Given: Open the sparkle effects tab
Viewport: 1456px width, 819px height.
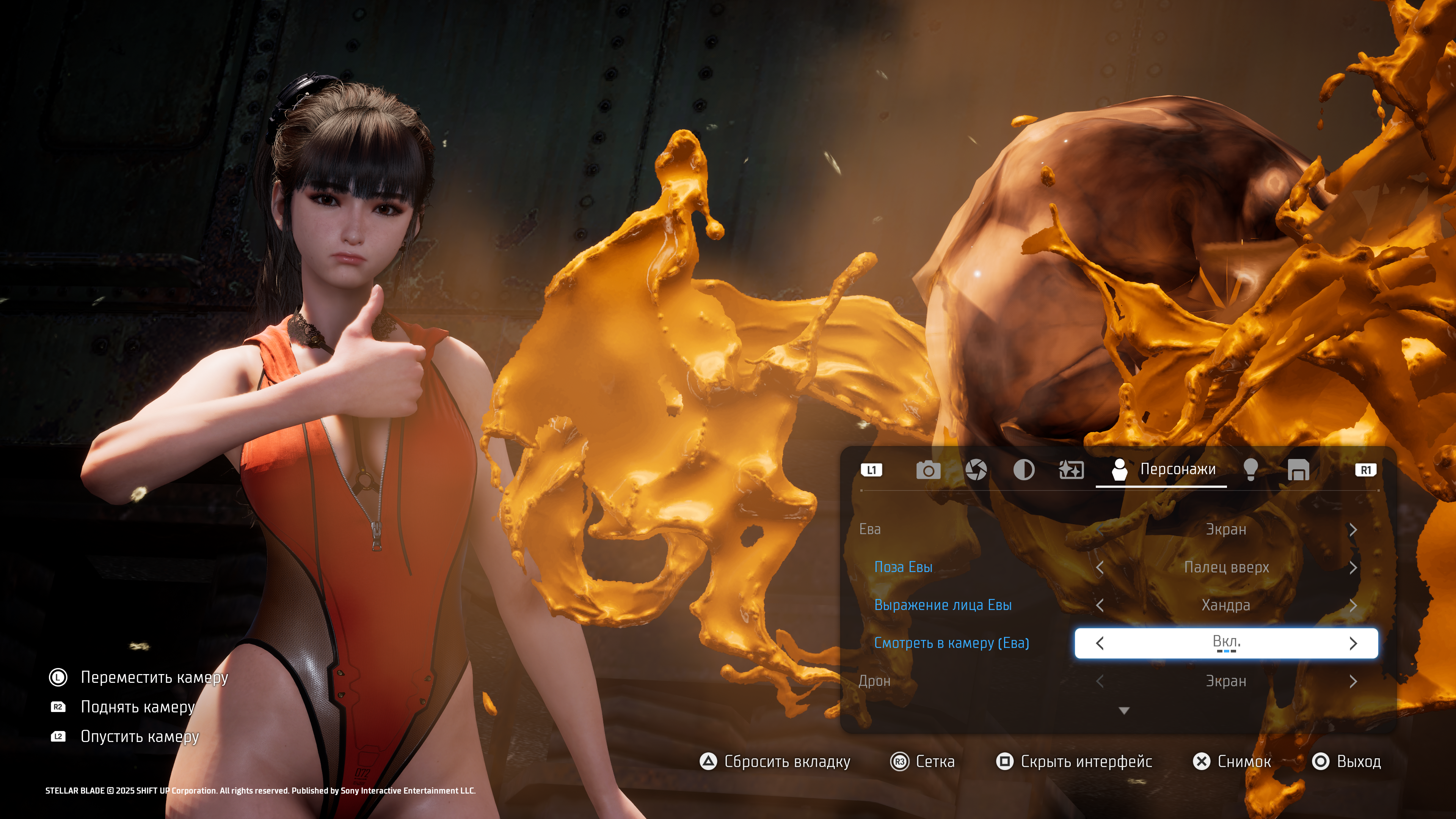Looking at the screenshot, I should (x=1071, y=470).
